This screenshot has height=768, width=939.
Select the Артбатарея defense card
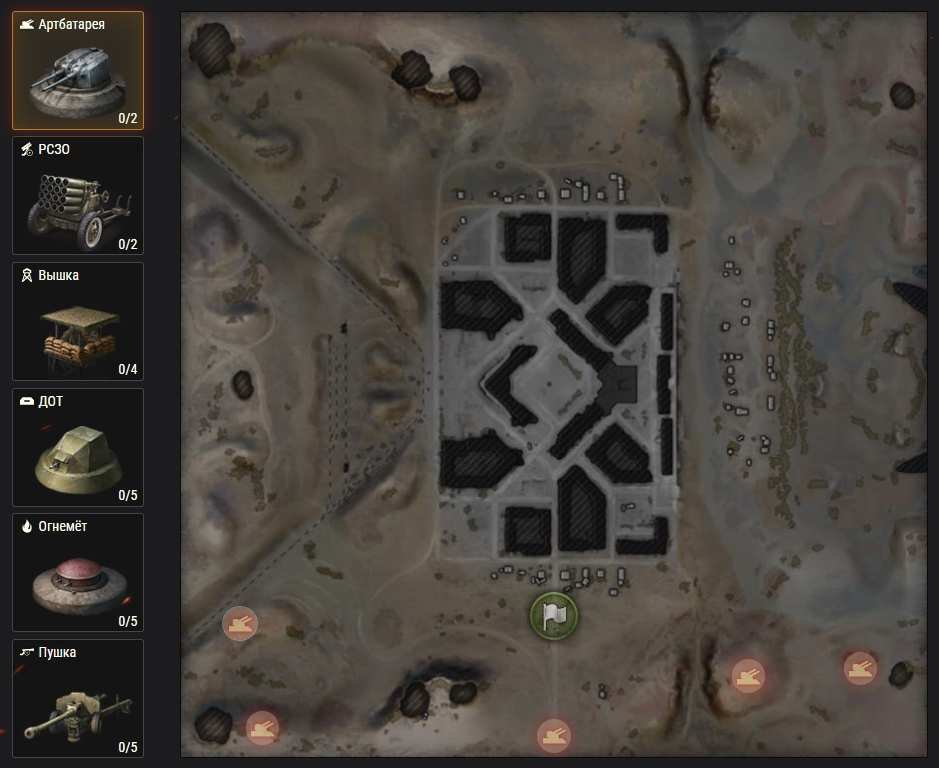78,71
